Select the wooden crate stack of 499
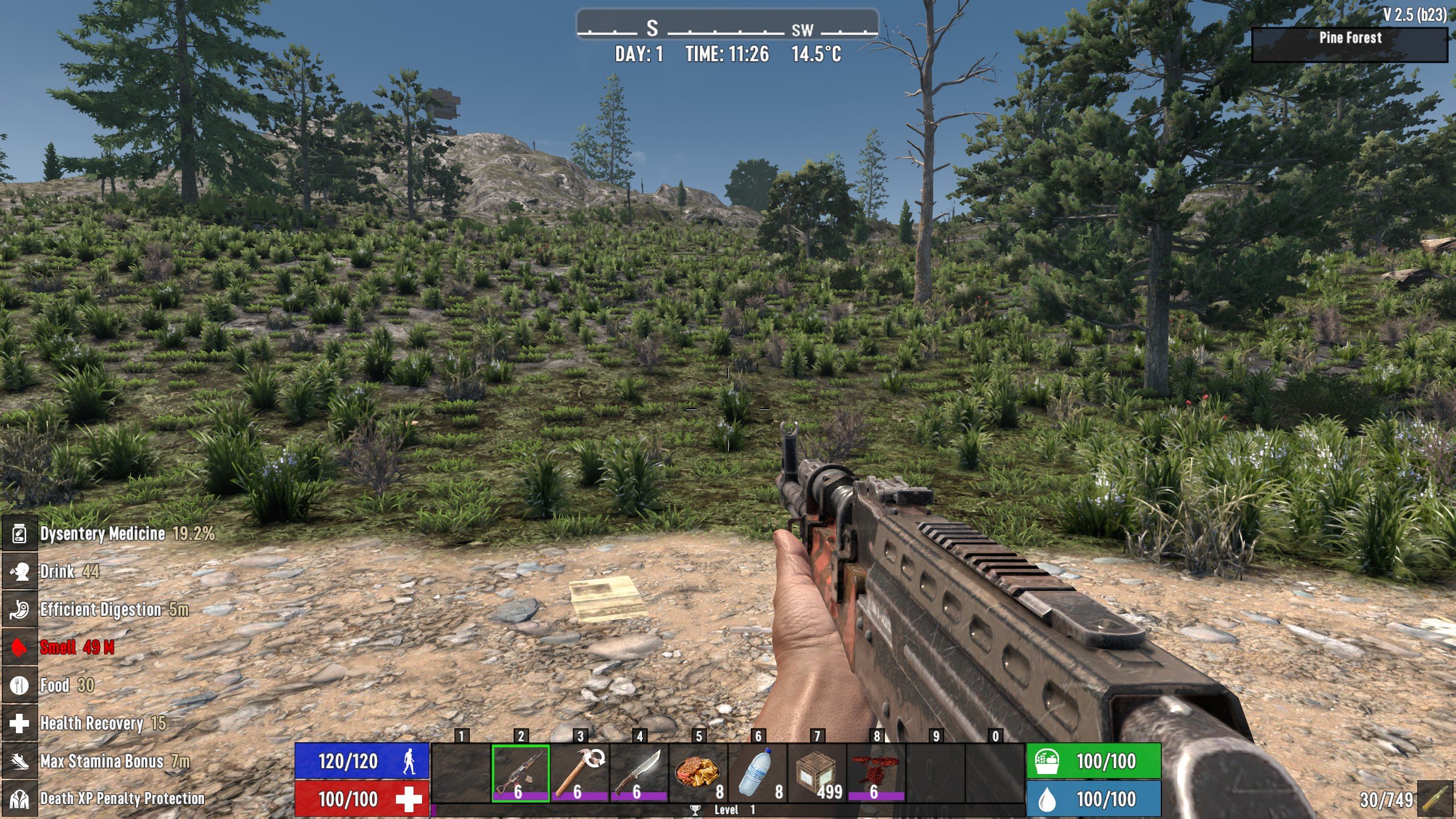Viewport: 1456px width, 819px height. click(x=817, y=773)
